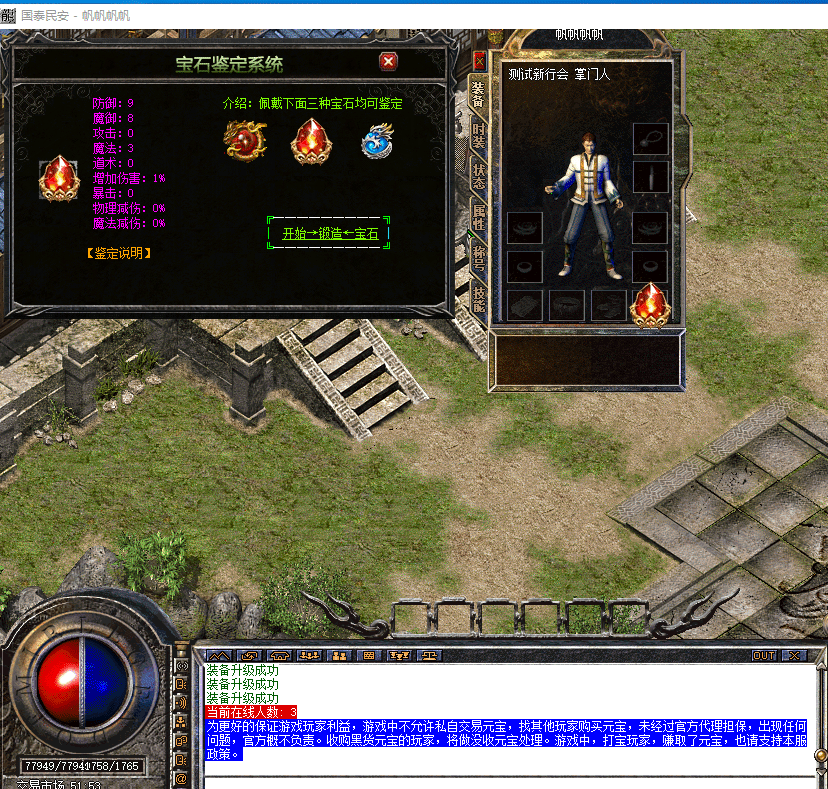Click the OUT button above chat
Image resolution: width=828 pixels, height=789 pixels.
(764, 656)
